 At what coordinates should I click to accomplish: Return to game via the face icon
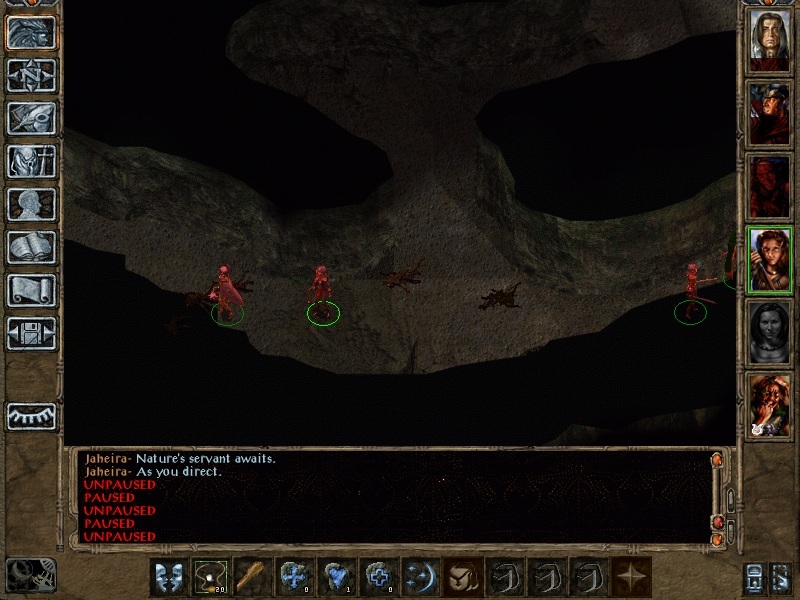pos(31,32)
